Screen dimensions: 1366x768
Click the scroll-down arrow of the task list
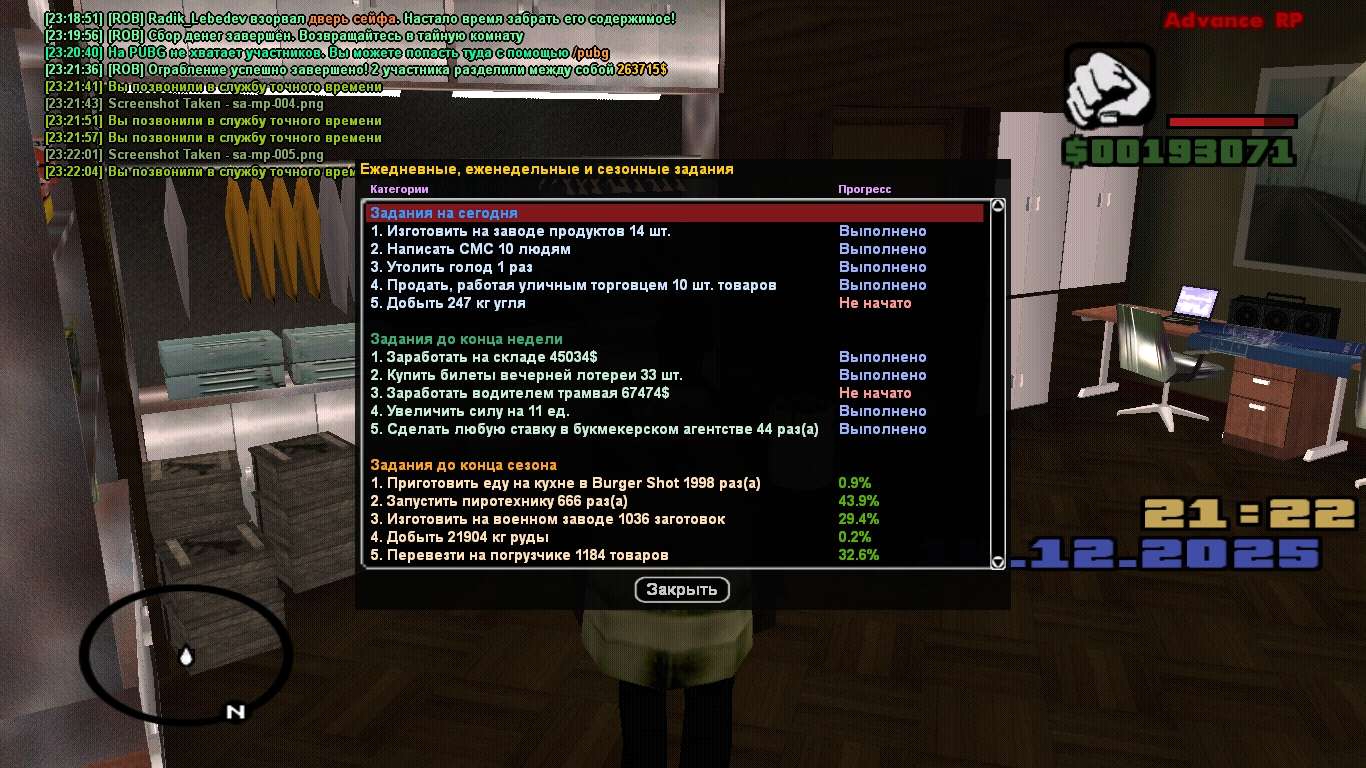(x=997, y=562)
